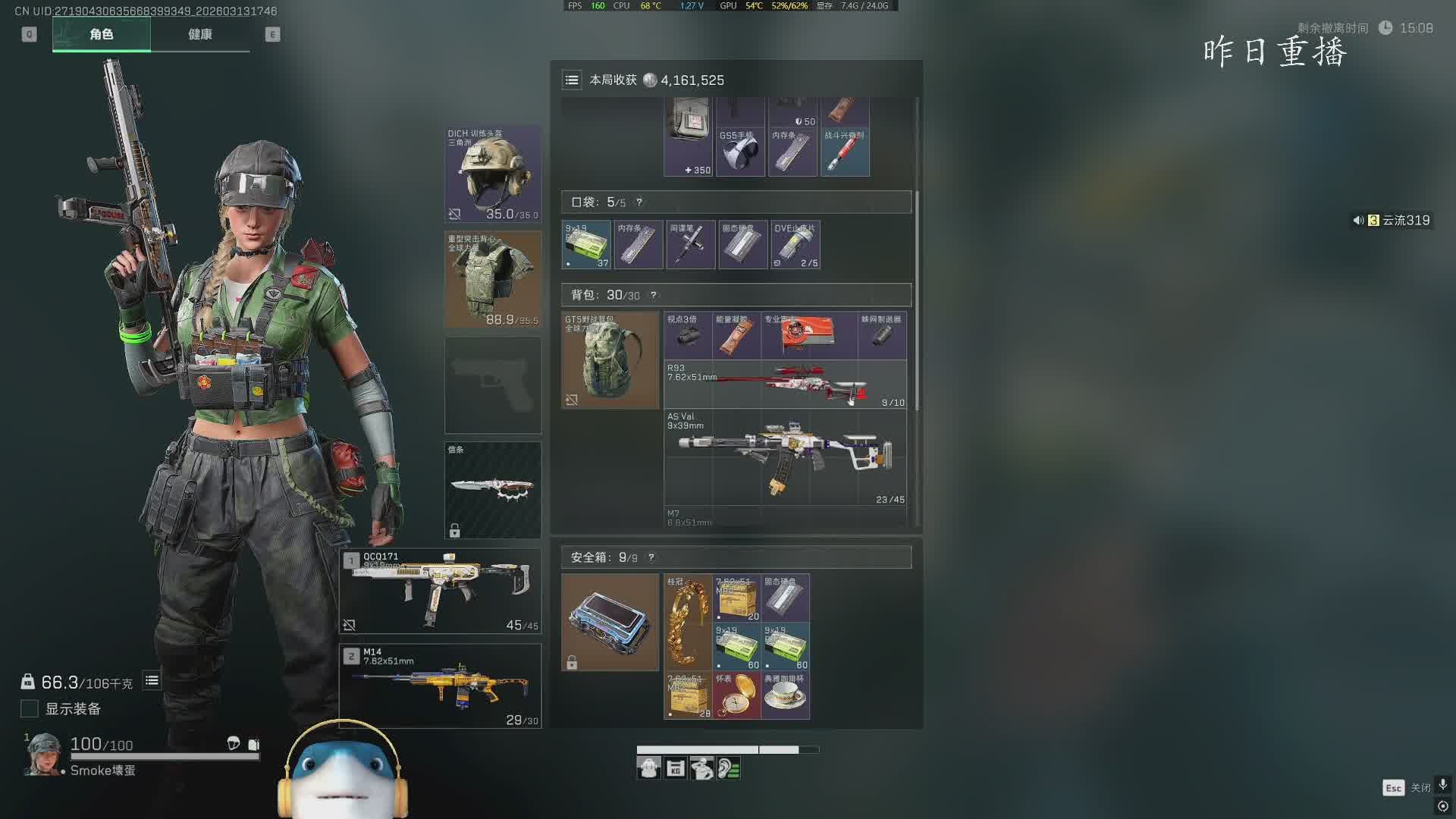Open the 本局收获 list icon

(572, 80)
